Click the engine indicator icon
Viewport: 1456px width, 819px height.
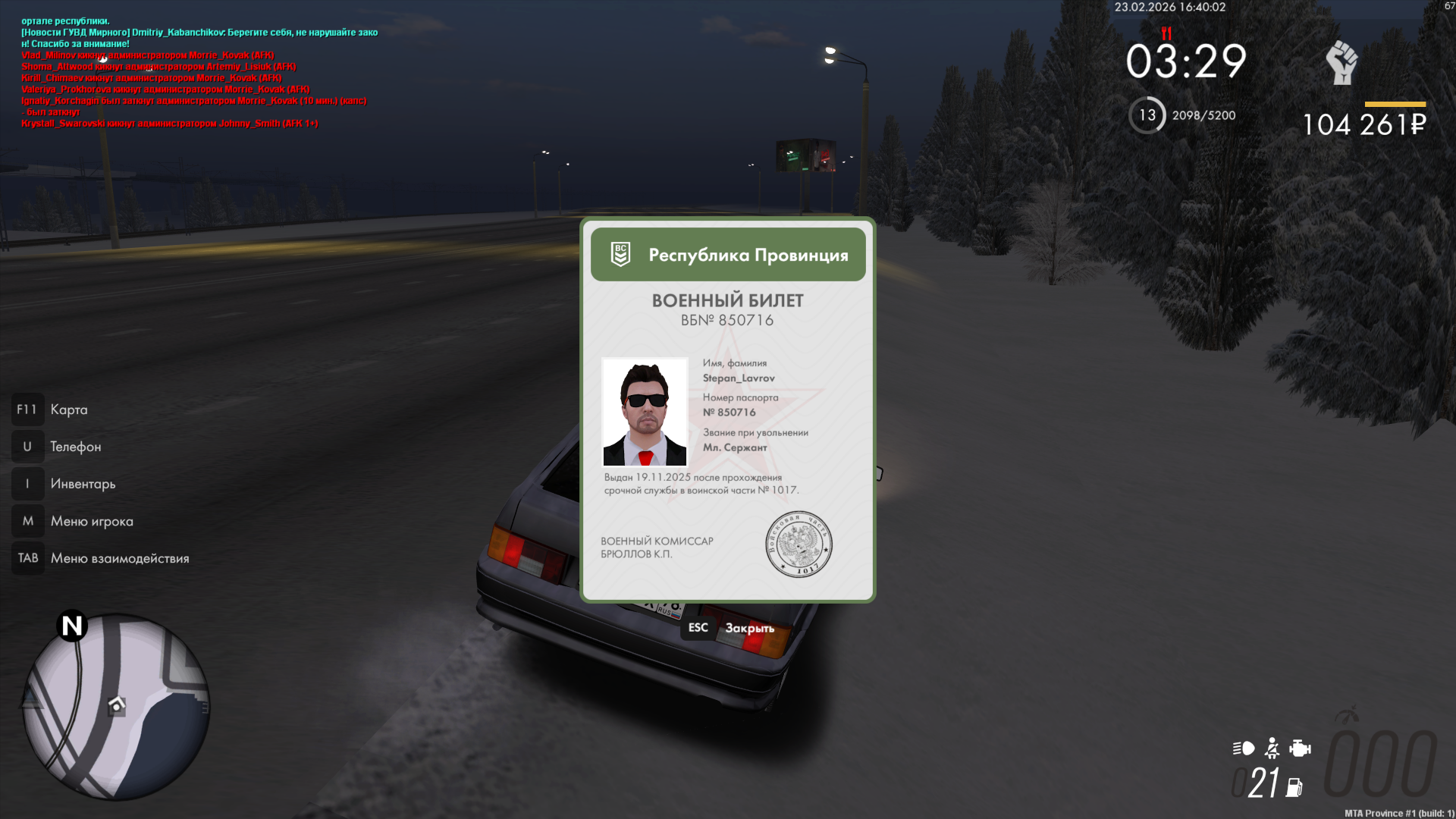[1300, 748]
